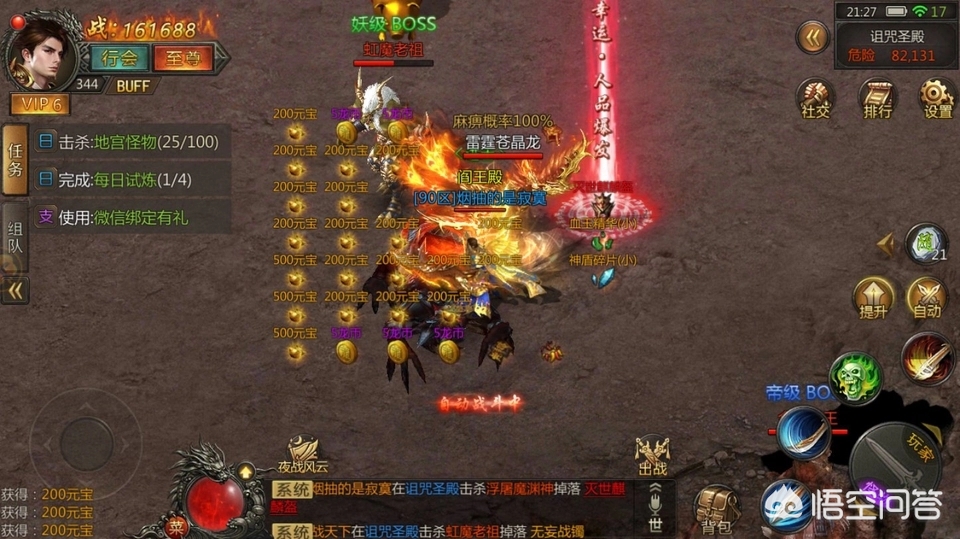Select the 击杀:地宫怪物 quest entry
This screenshot has height=539, width=960.
[x=134, y=142]
